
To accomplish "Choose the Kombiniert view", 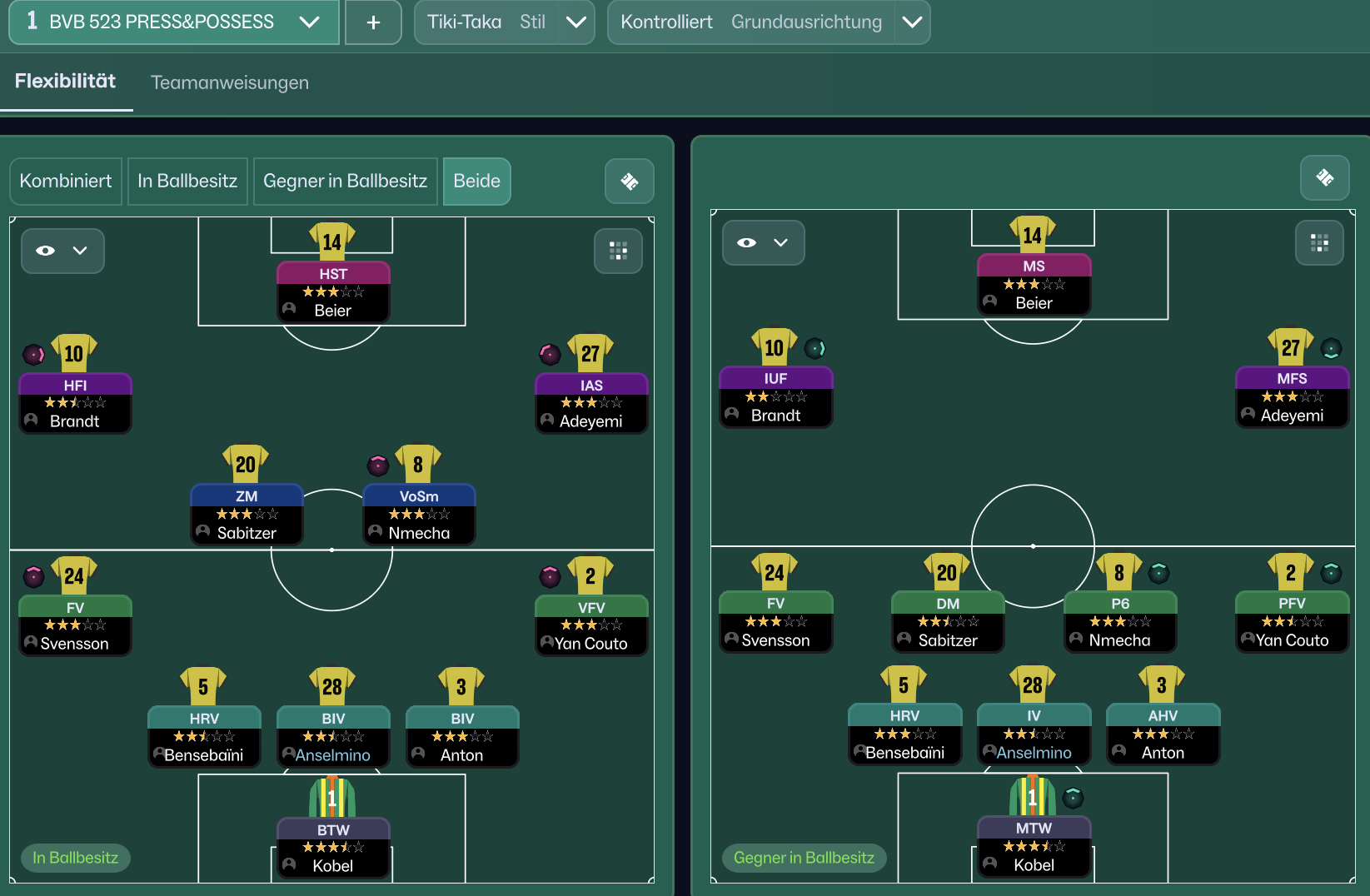I will [66, 181].
